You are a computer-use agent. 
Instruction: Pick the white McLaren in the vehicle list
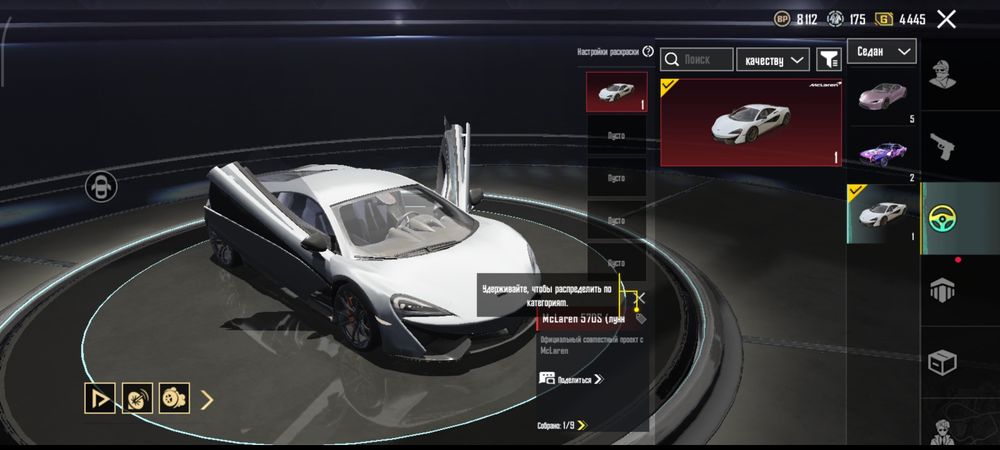point(883,213)
